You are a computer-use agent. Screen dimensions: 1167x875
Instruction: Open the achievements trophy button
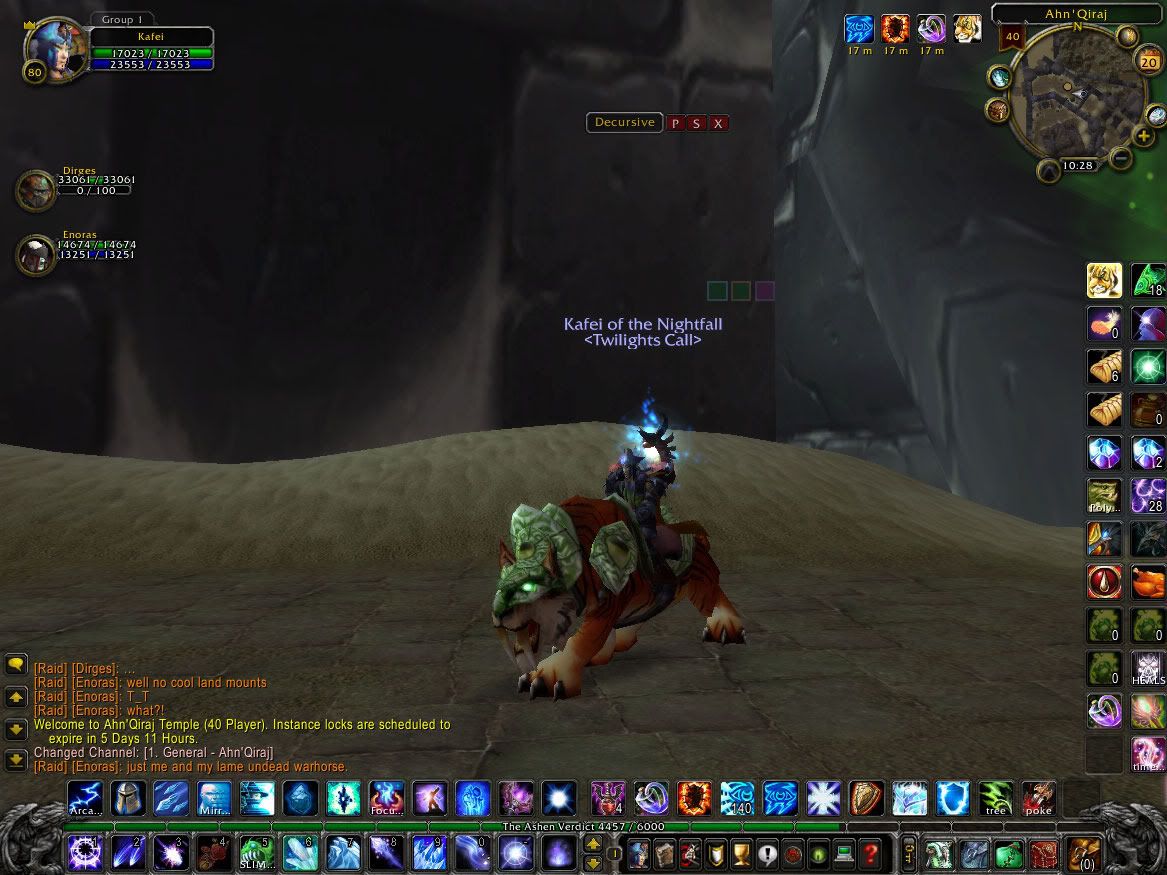[741, 855]
